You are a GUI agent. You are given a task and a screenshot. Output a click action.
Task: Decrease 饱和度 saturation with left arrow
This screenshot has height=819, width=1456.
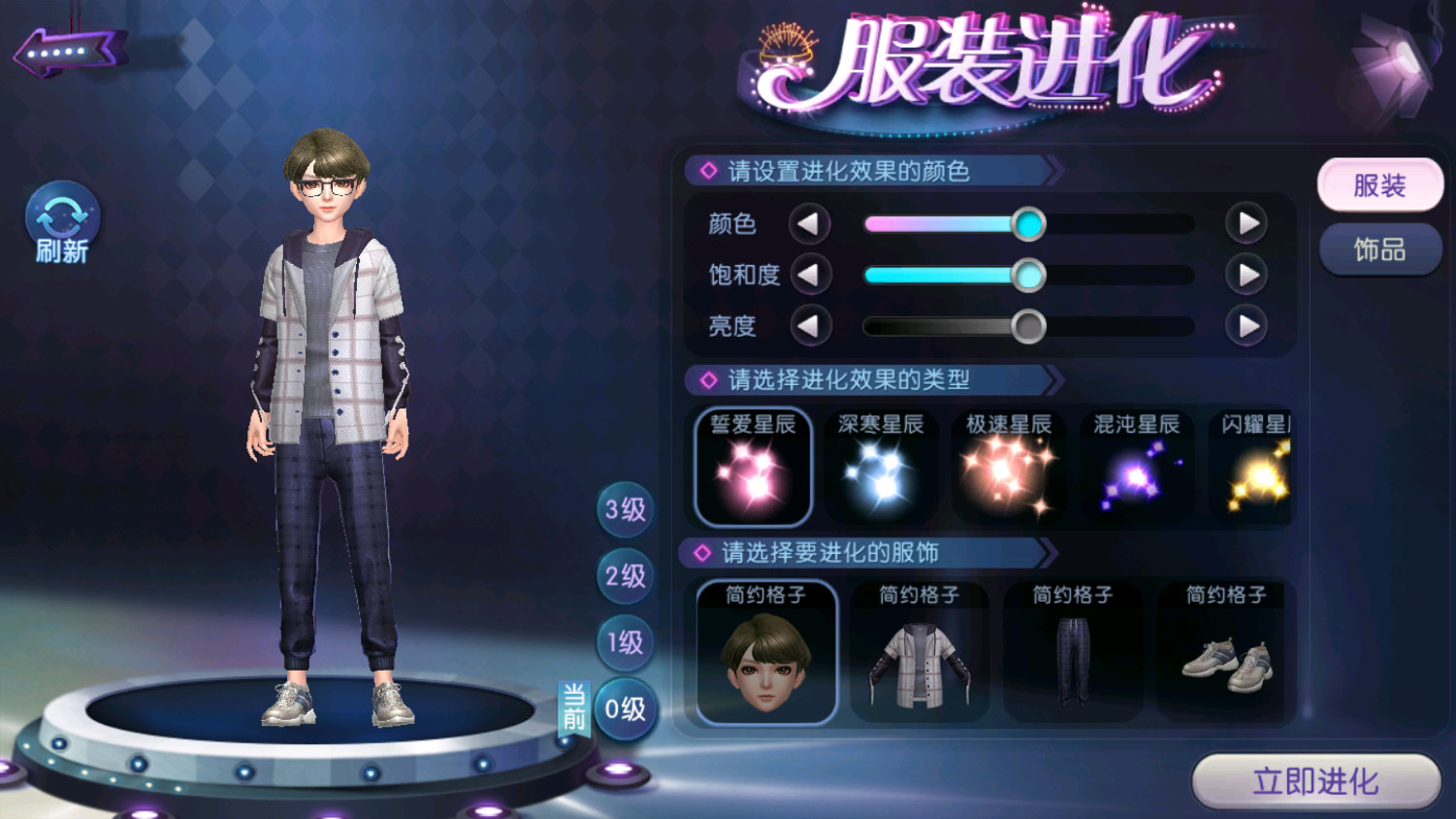tap(809, 276)
